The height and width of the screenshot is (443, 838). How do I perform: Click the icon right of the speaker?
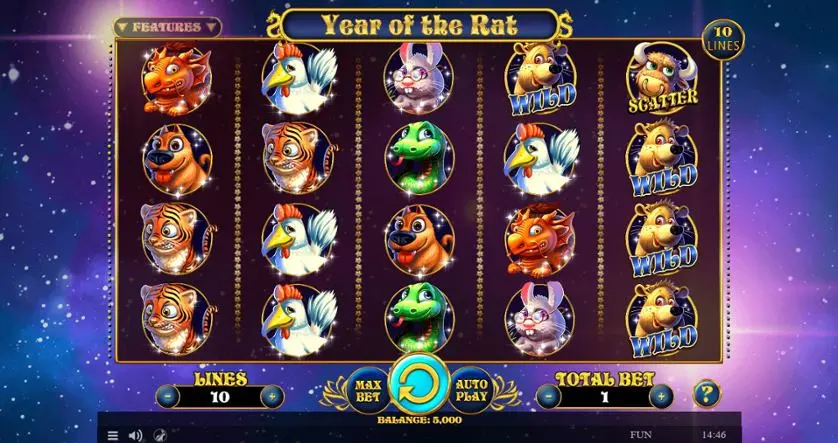pos(158,435)
